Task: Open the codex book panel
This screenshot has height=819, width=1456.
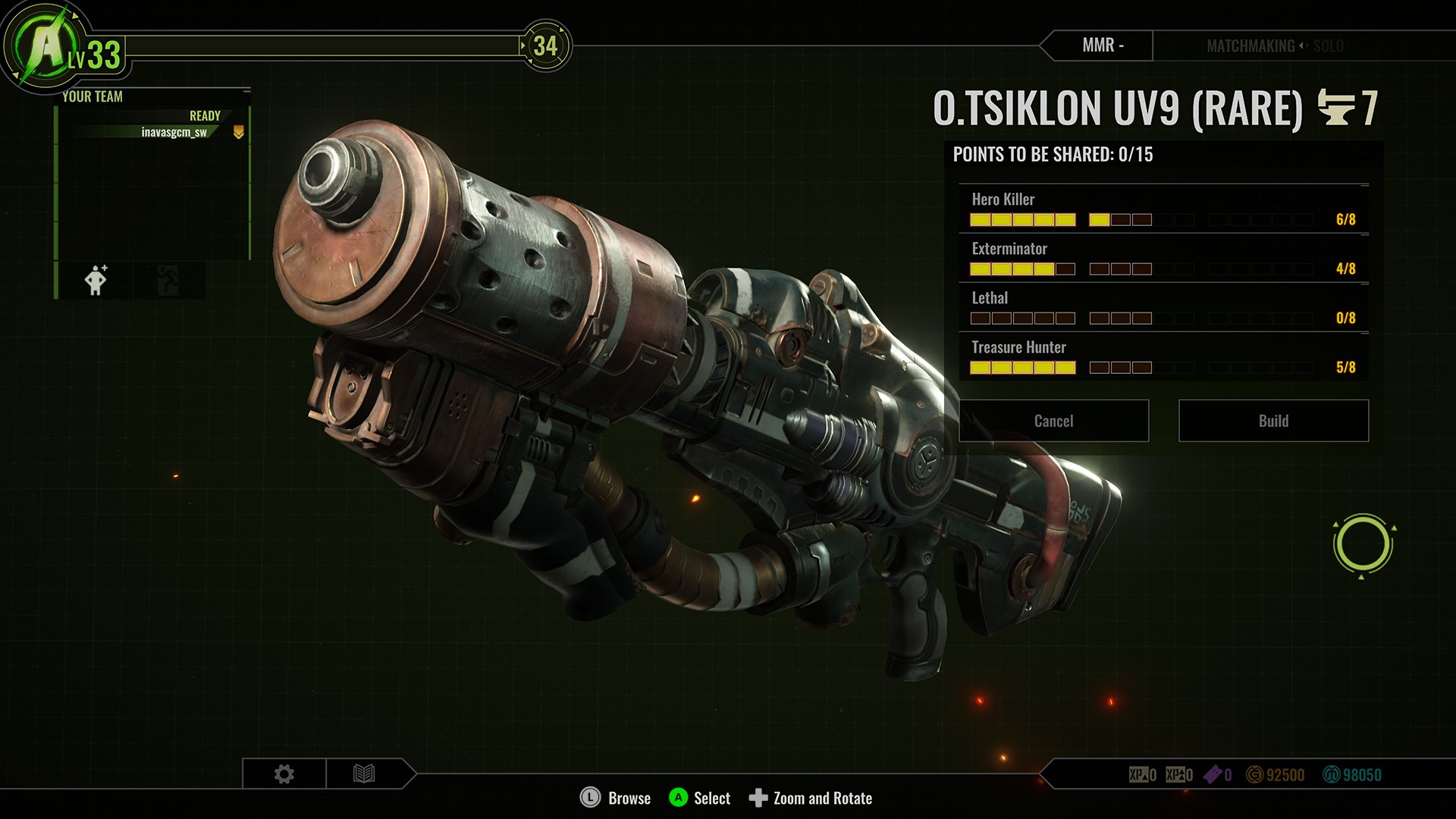Action: click(366, 773)
